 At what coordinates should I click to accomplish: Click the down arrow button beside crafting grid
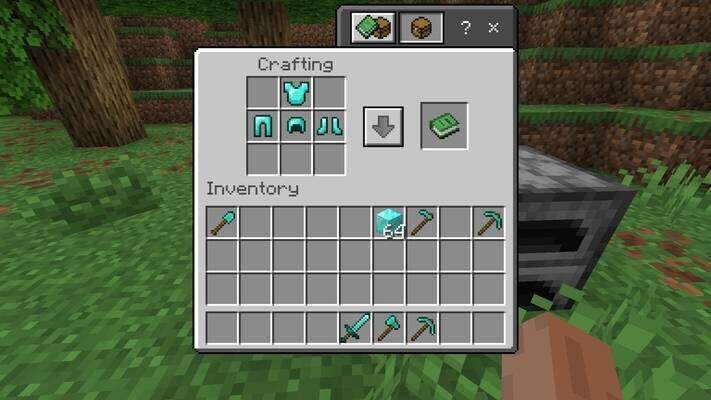tap(383, 128)
